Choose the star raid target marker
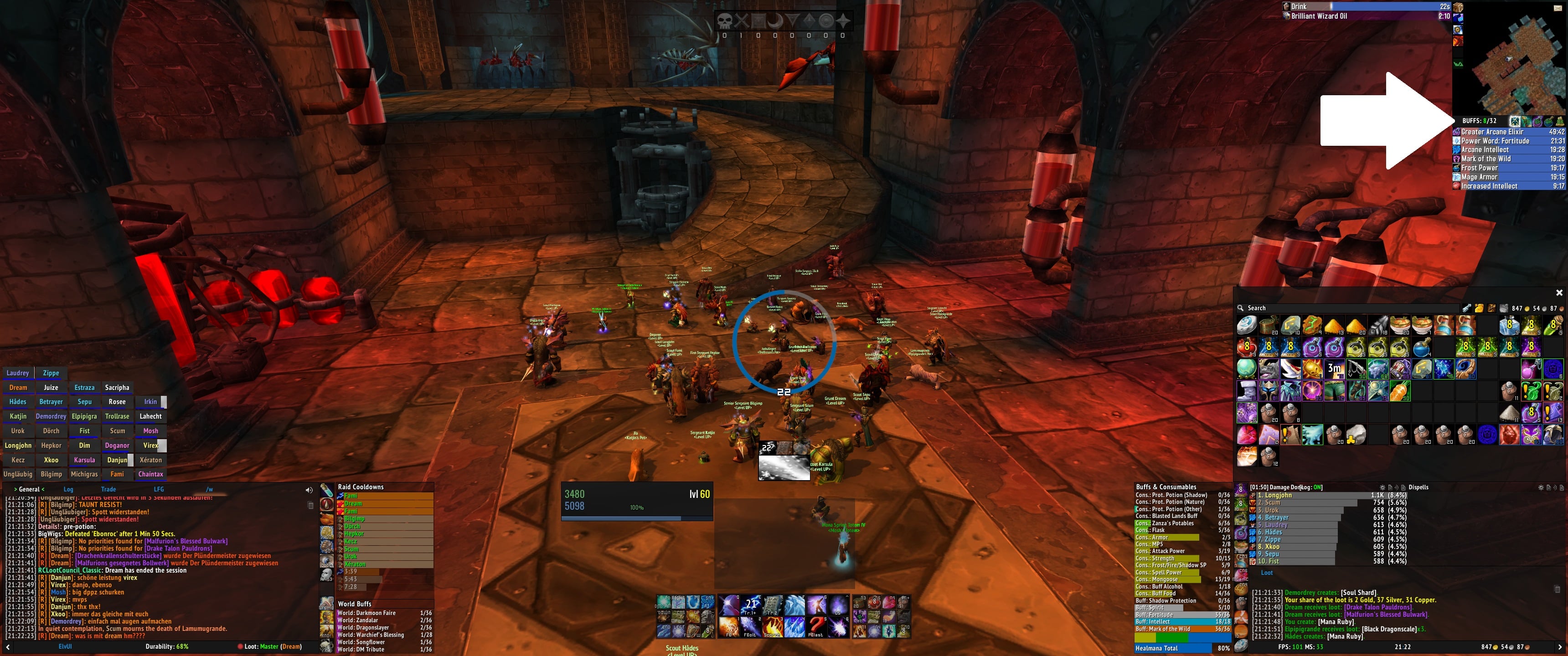The image size is (1568, 656). click(842, 21)
